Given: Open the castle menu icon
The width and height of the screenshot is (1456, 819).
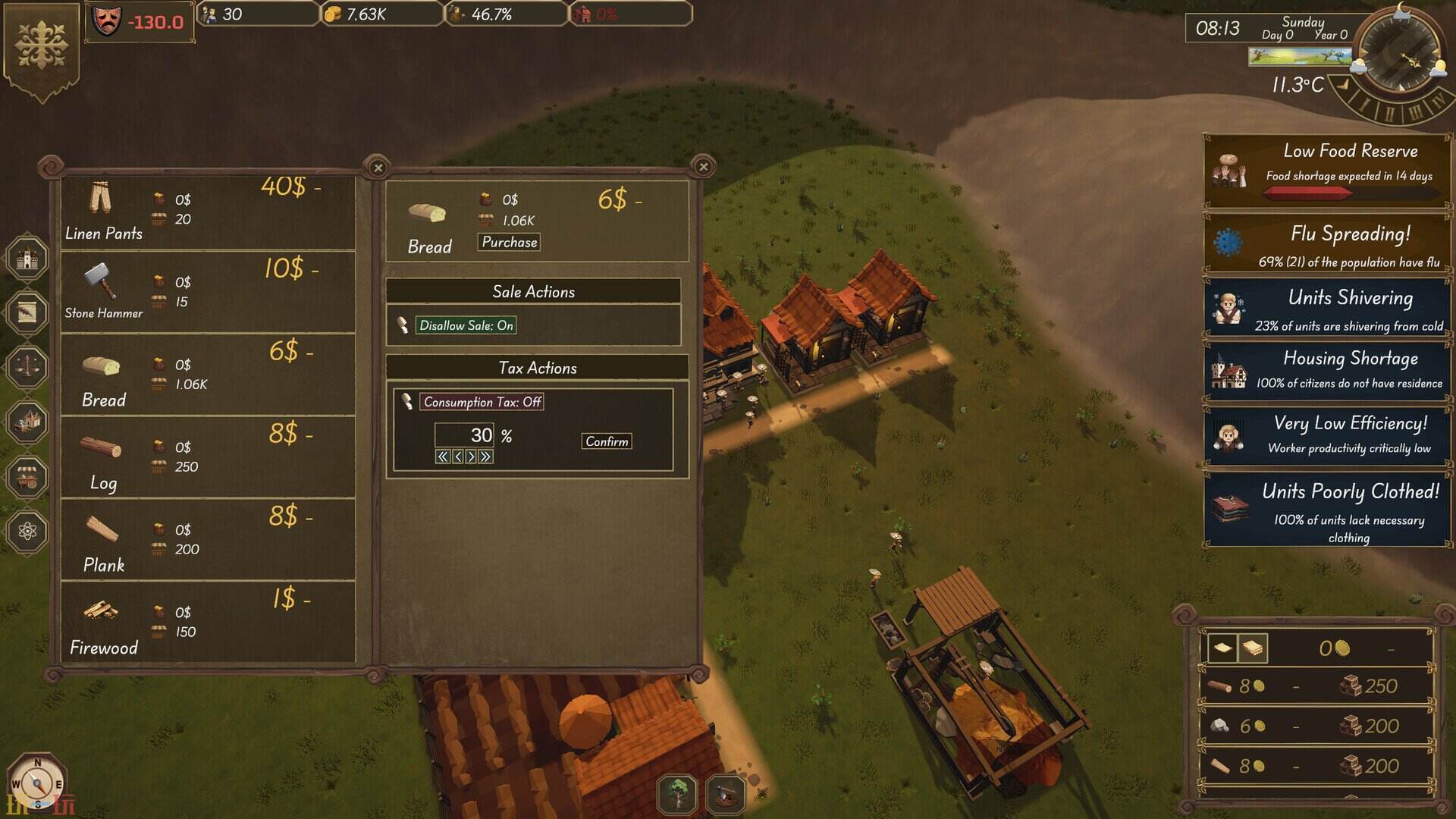Looking at the screenshot, I should pos(27,258).
